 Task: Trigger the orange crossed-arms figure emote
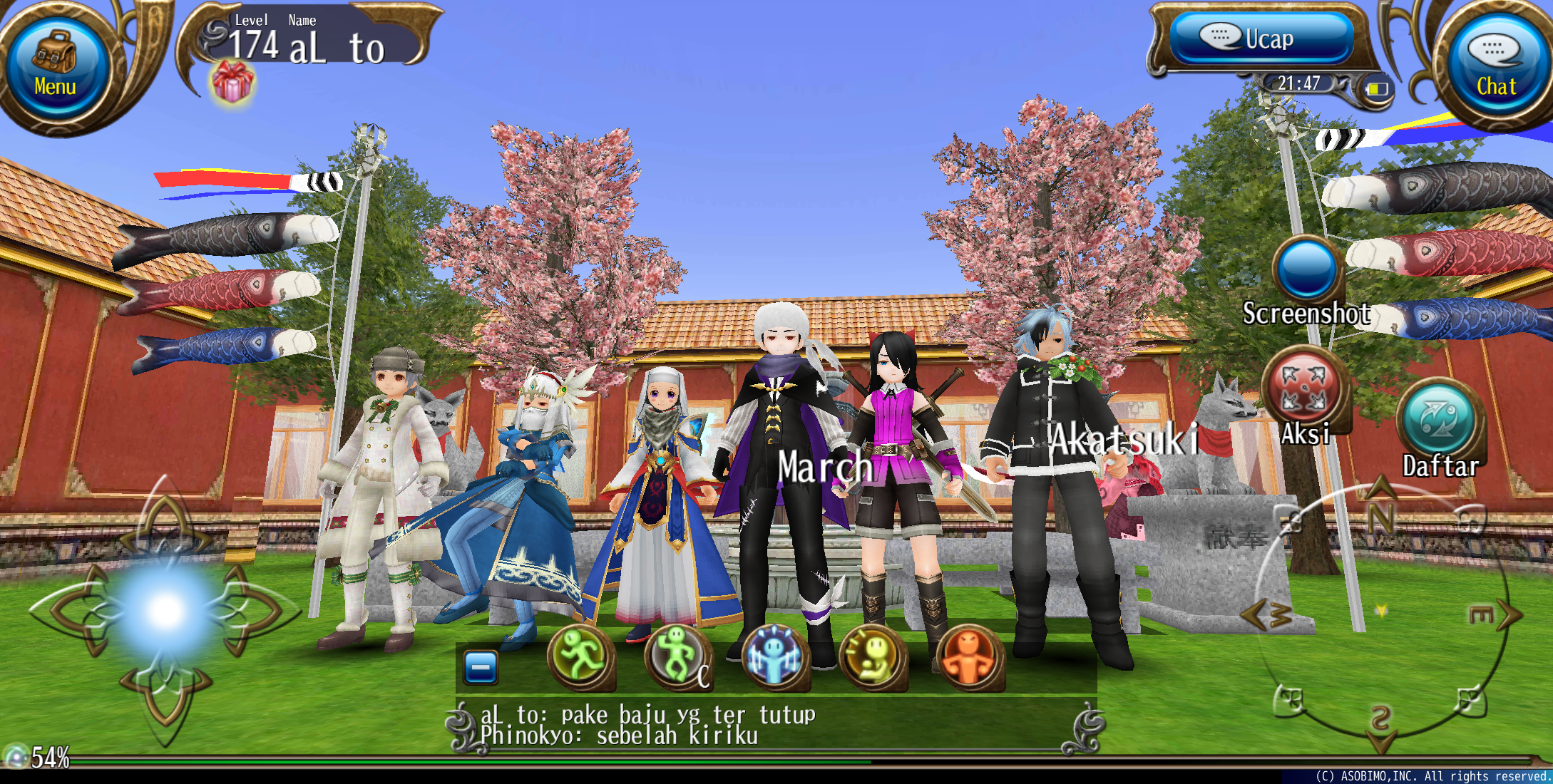tap(970, 657)
